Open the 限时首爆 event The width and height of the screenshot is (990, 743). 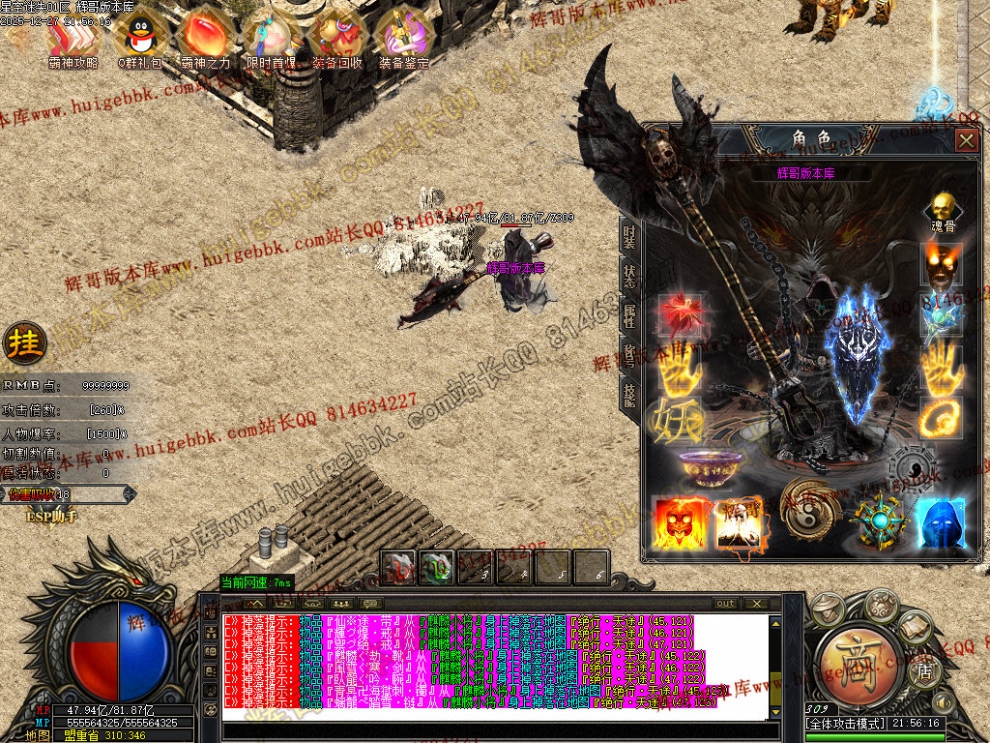tap(271, 35)
